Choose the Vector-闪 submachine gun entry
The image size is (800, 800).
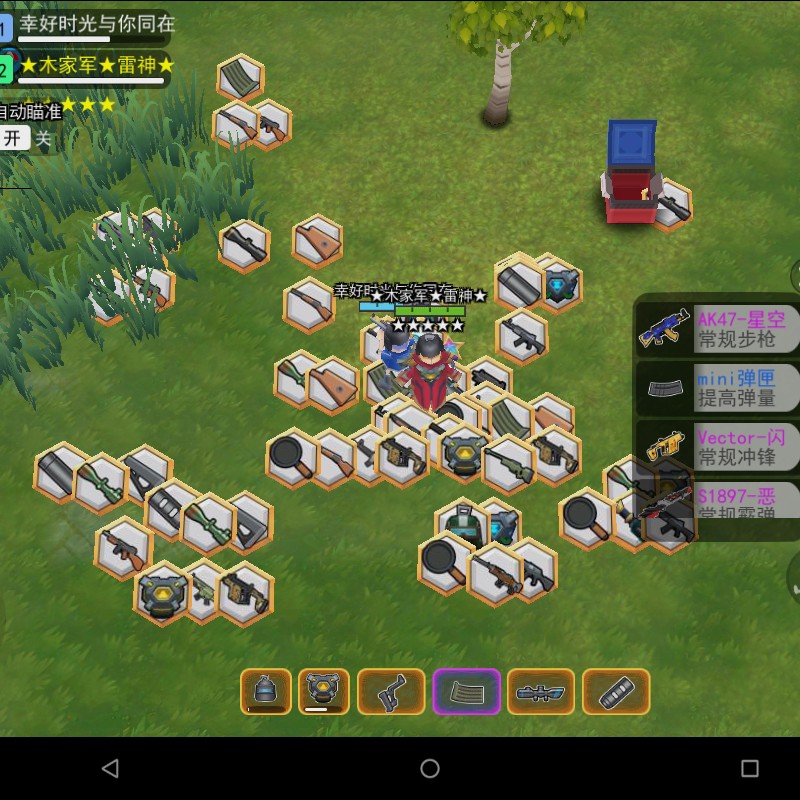pos(718,447)
